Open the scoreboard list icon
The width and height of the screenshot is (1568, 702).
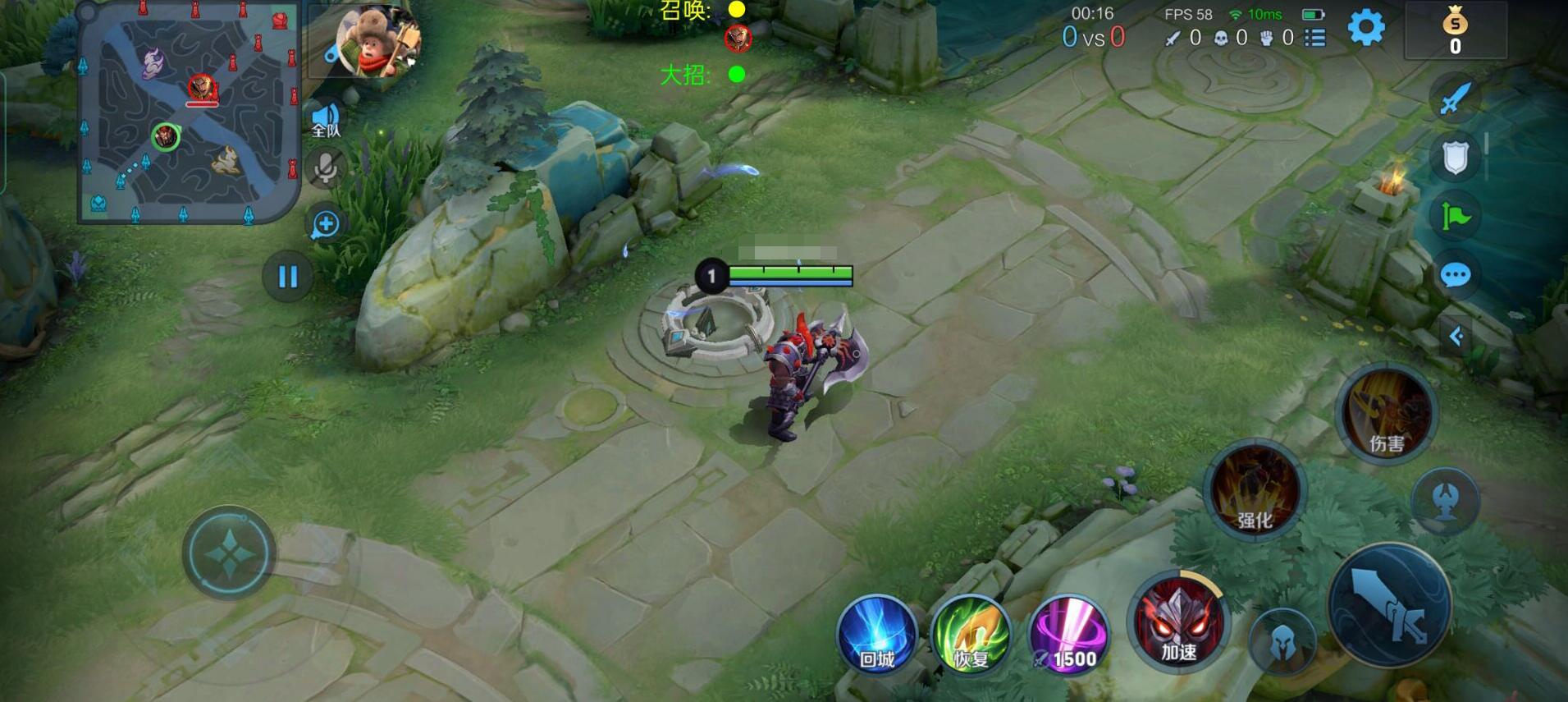1315,38
